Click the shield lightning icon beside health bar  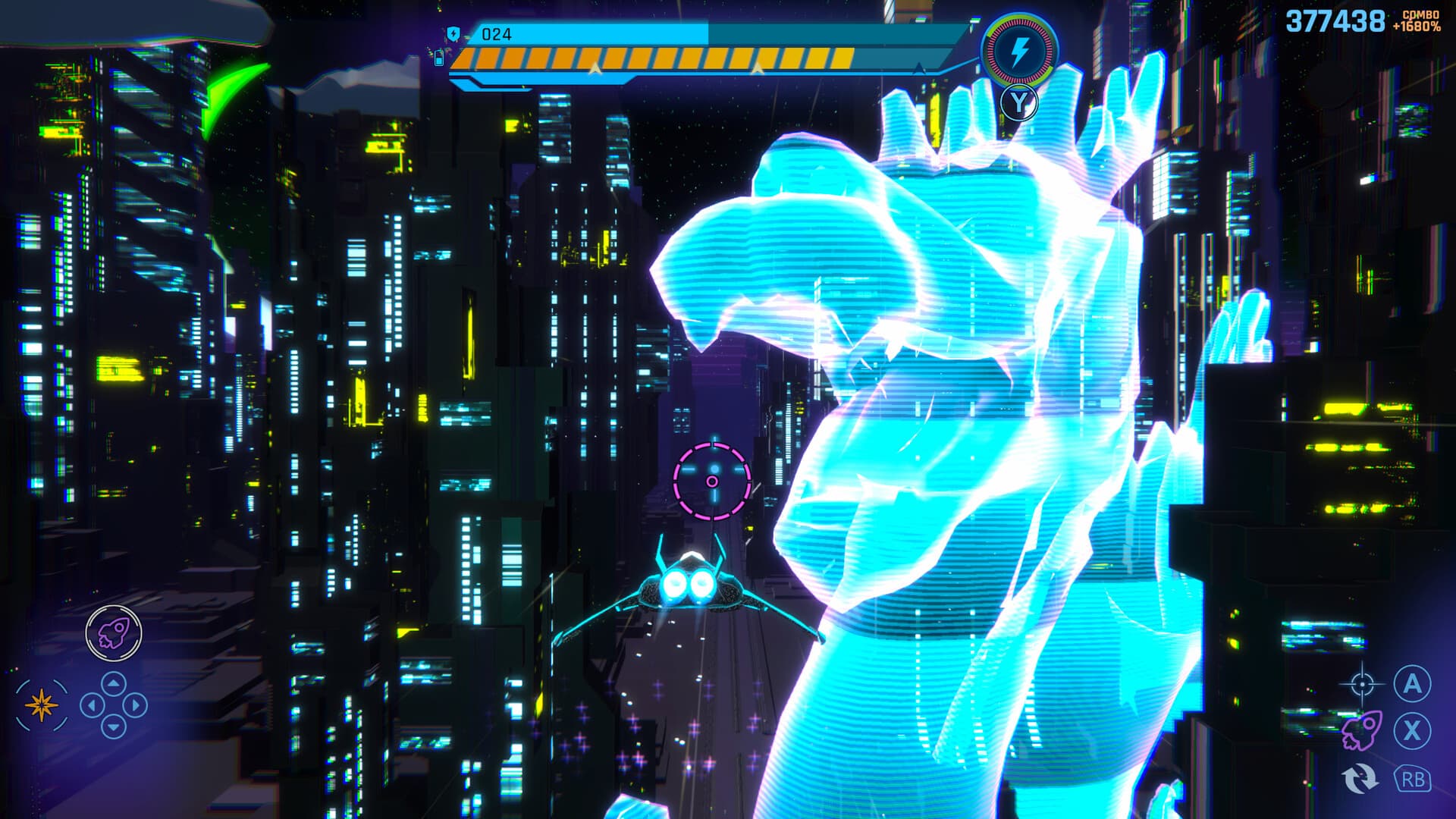coord(453,32)
